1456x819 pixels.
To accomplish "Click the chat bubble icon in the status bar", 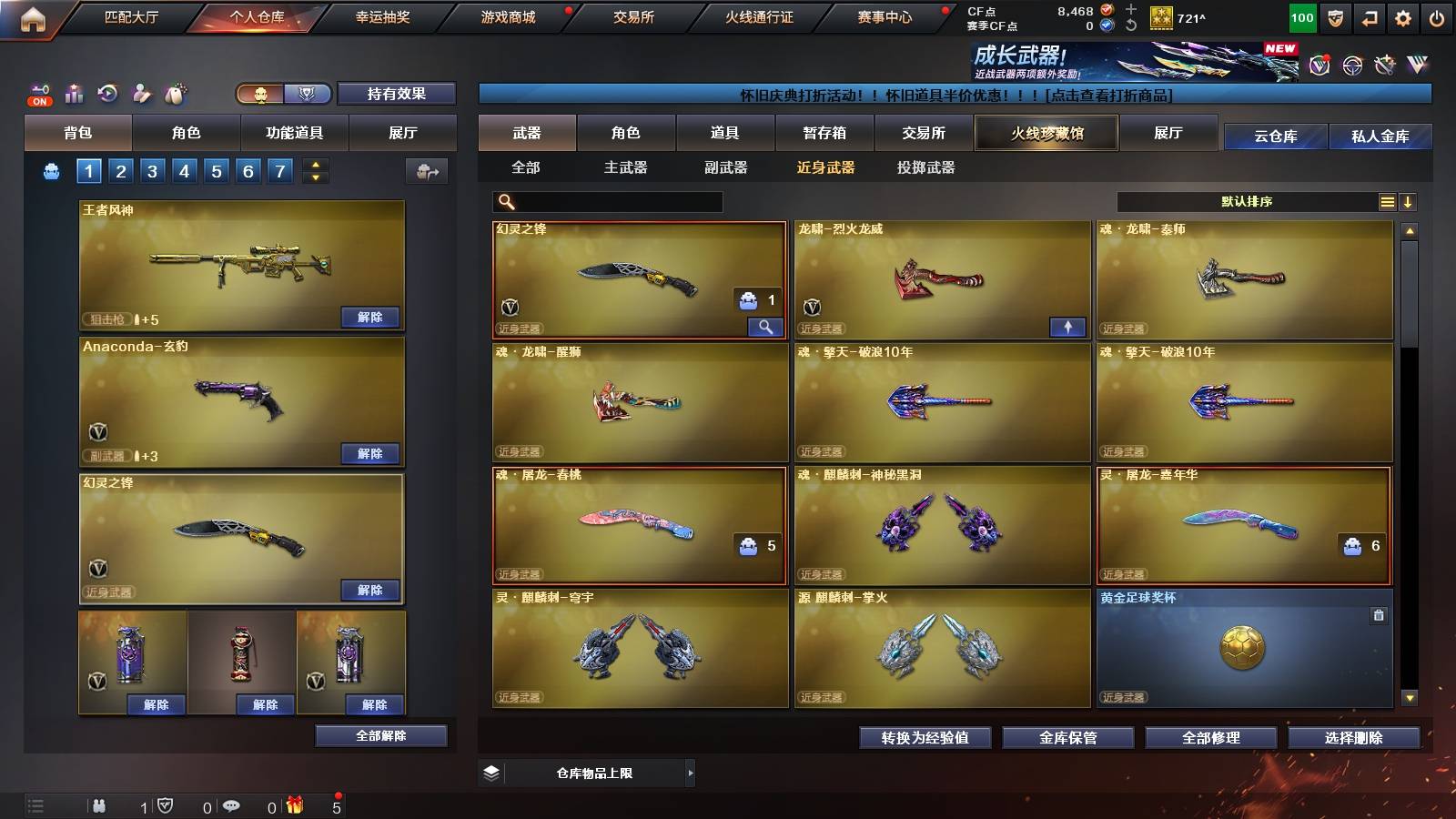I will click(230, 806).
